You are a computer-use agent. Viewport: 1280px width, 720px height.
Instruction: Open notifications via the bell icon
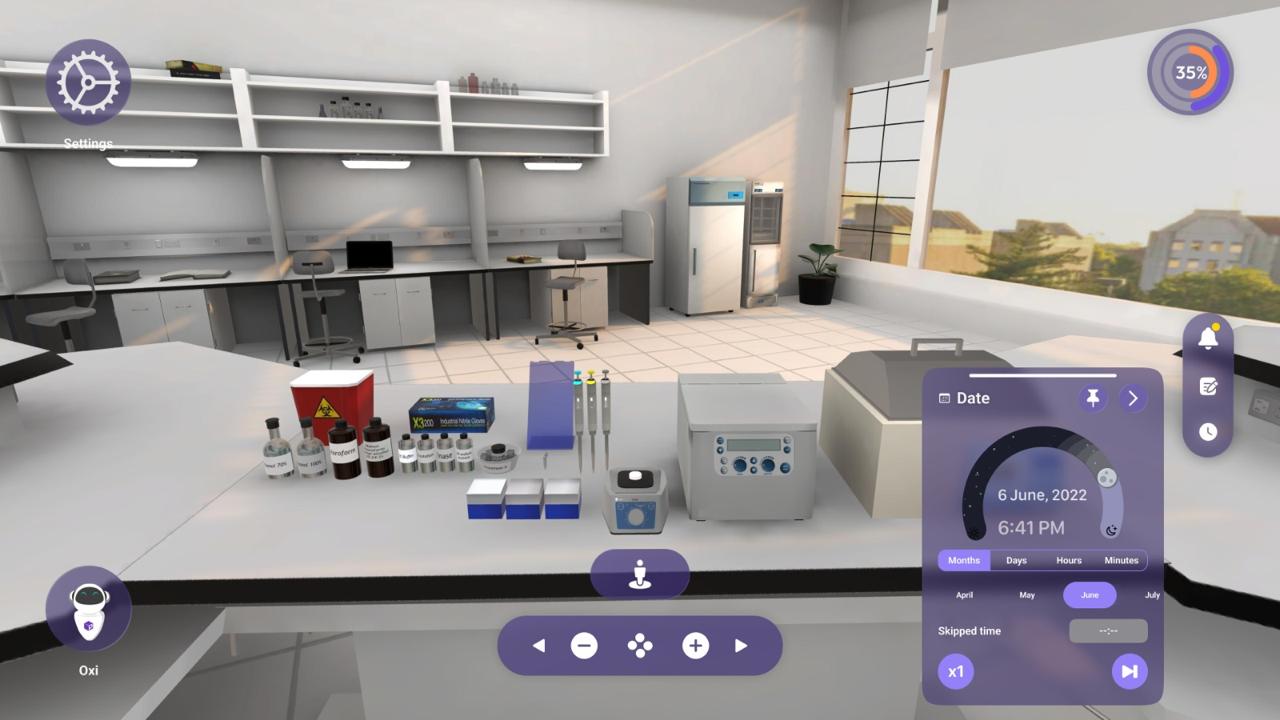coord(1207,339)
